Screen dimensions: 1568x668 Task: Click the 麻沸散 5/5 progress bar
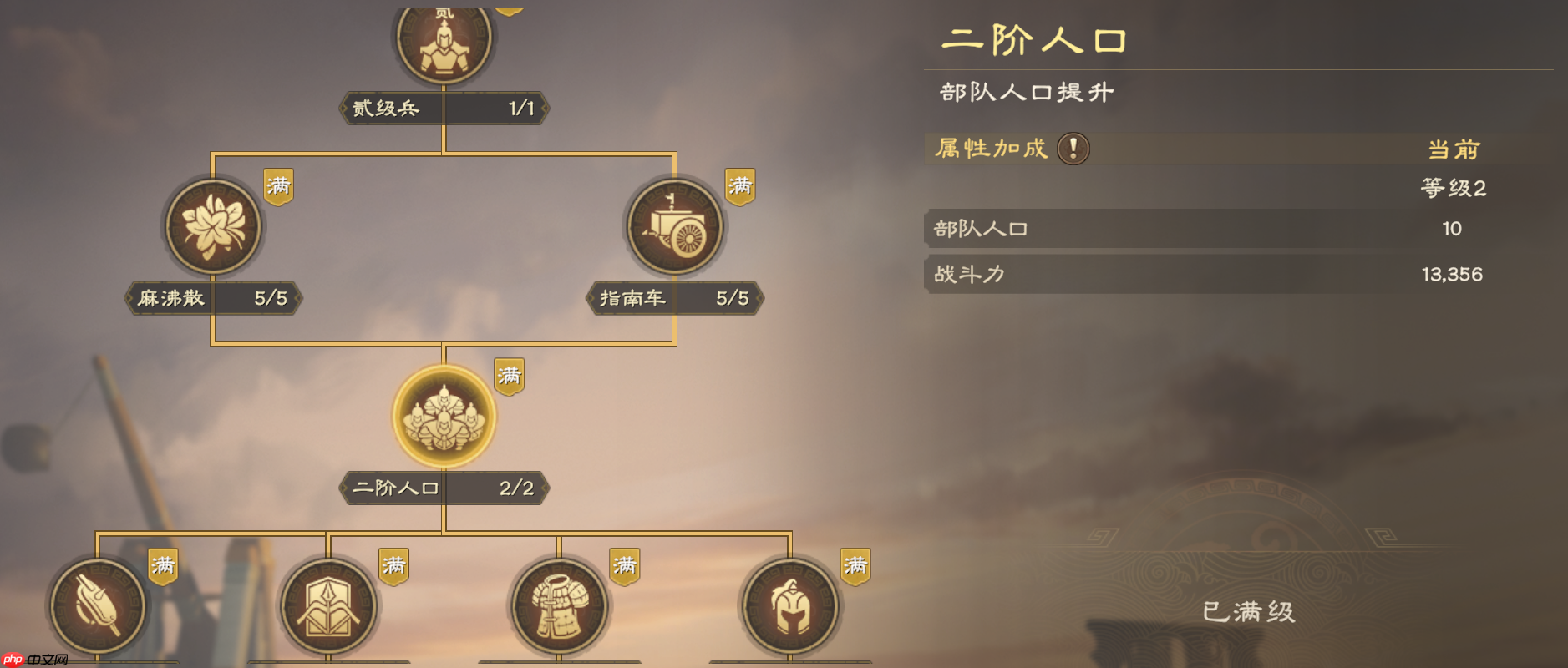213,298
